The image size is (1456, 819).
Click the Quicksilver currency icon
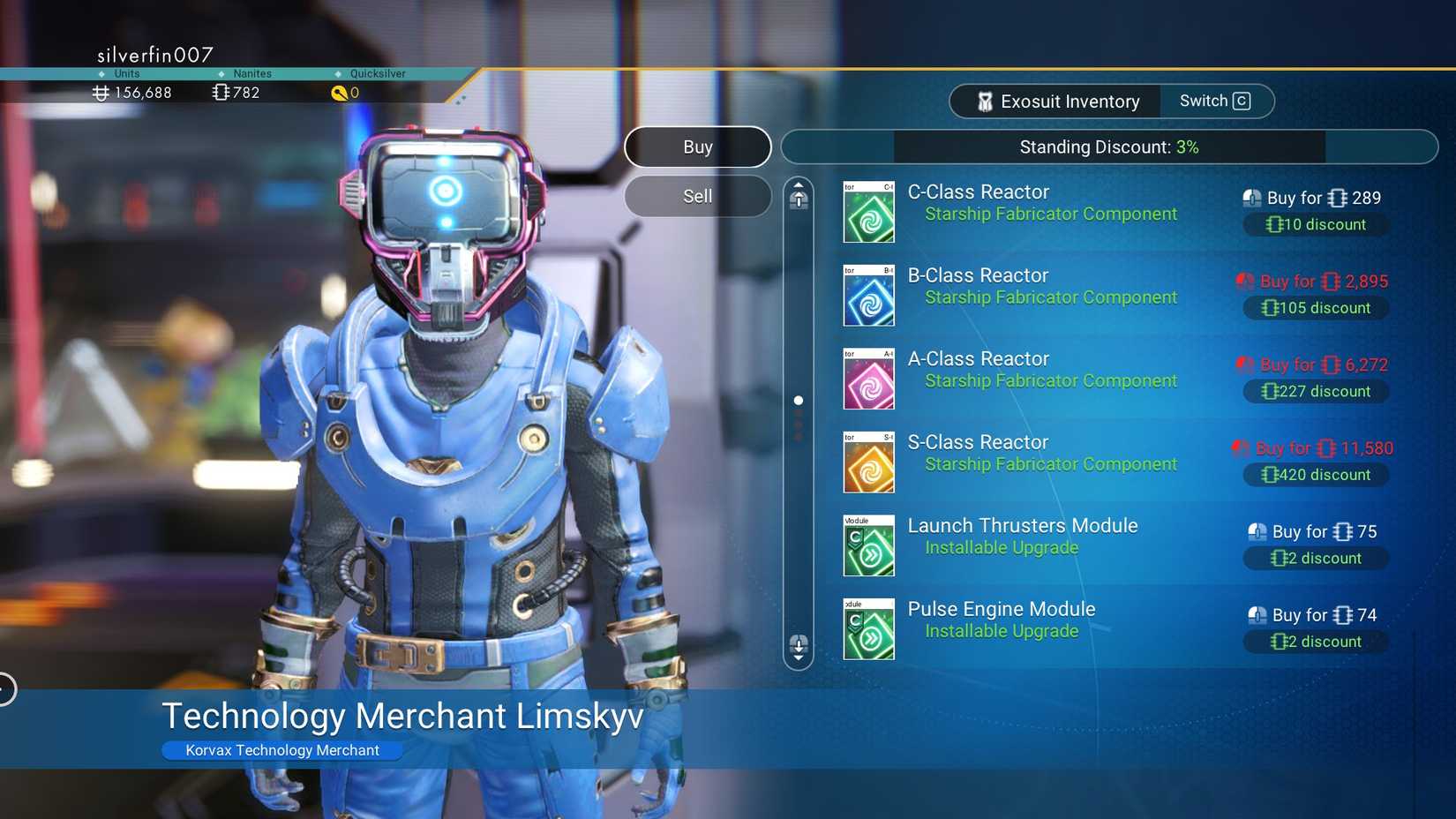341,93
